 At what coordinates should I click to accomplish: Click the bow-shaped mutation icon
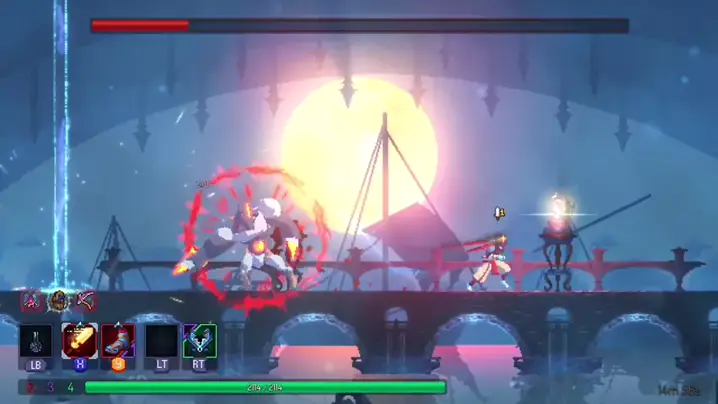(85, 299)
